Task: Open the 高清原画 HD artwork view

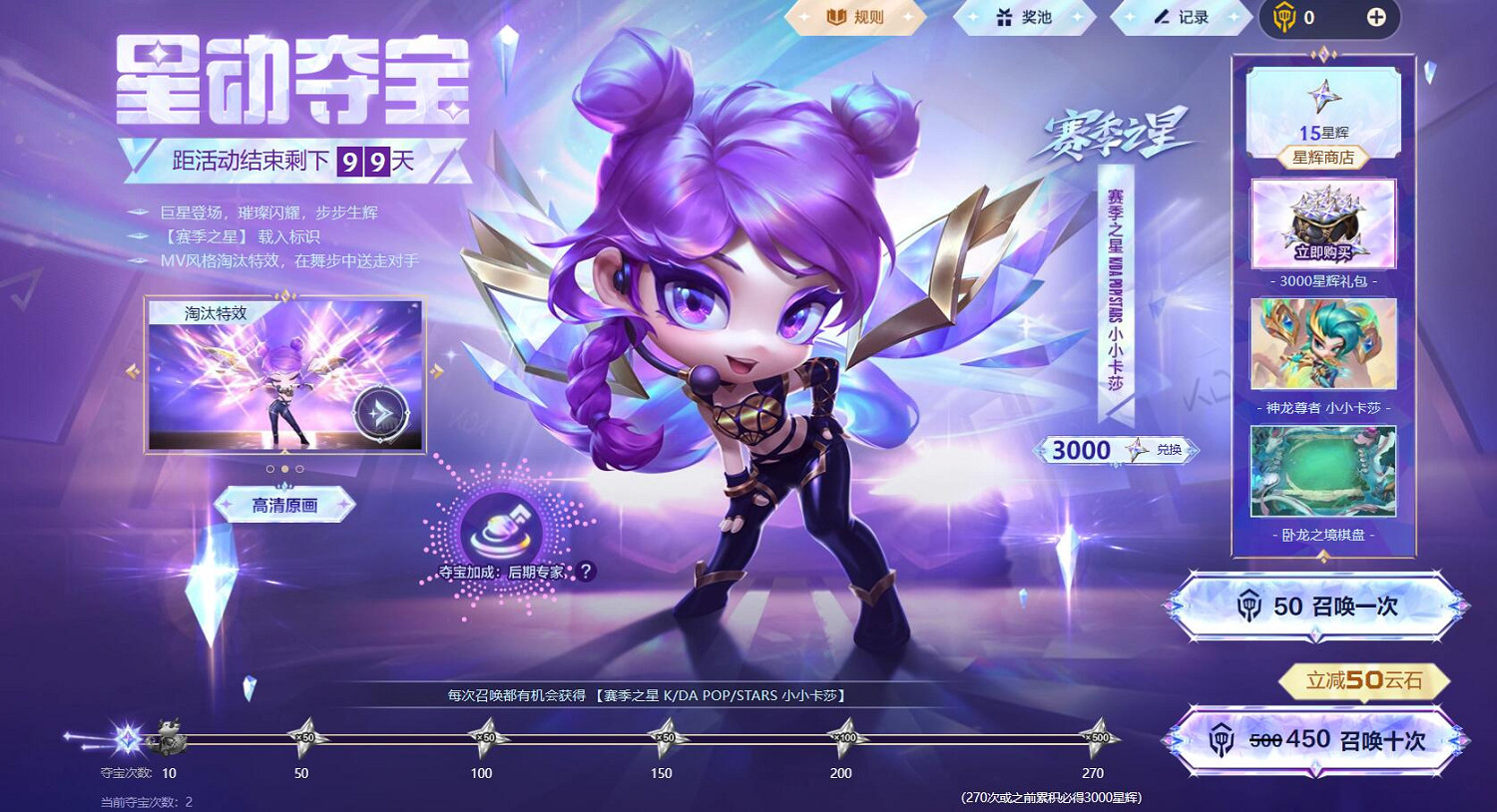Action: (284, 505)
